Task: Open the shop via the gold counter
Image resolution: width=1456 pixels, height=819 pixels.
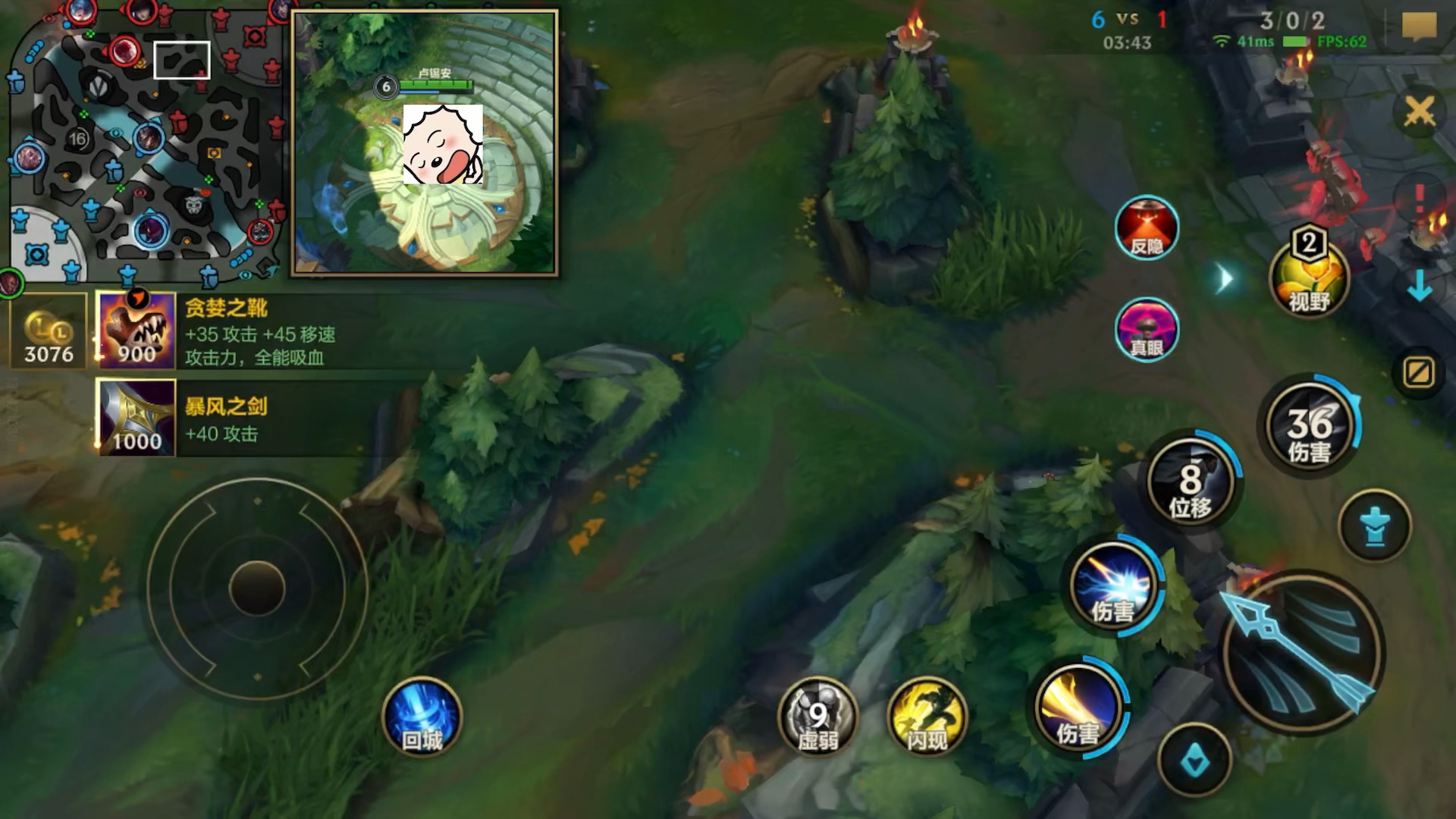Action: pos(49,331)
